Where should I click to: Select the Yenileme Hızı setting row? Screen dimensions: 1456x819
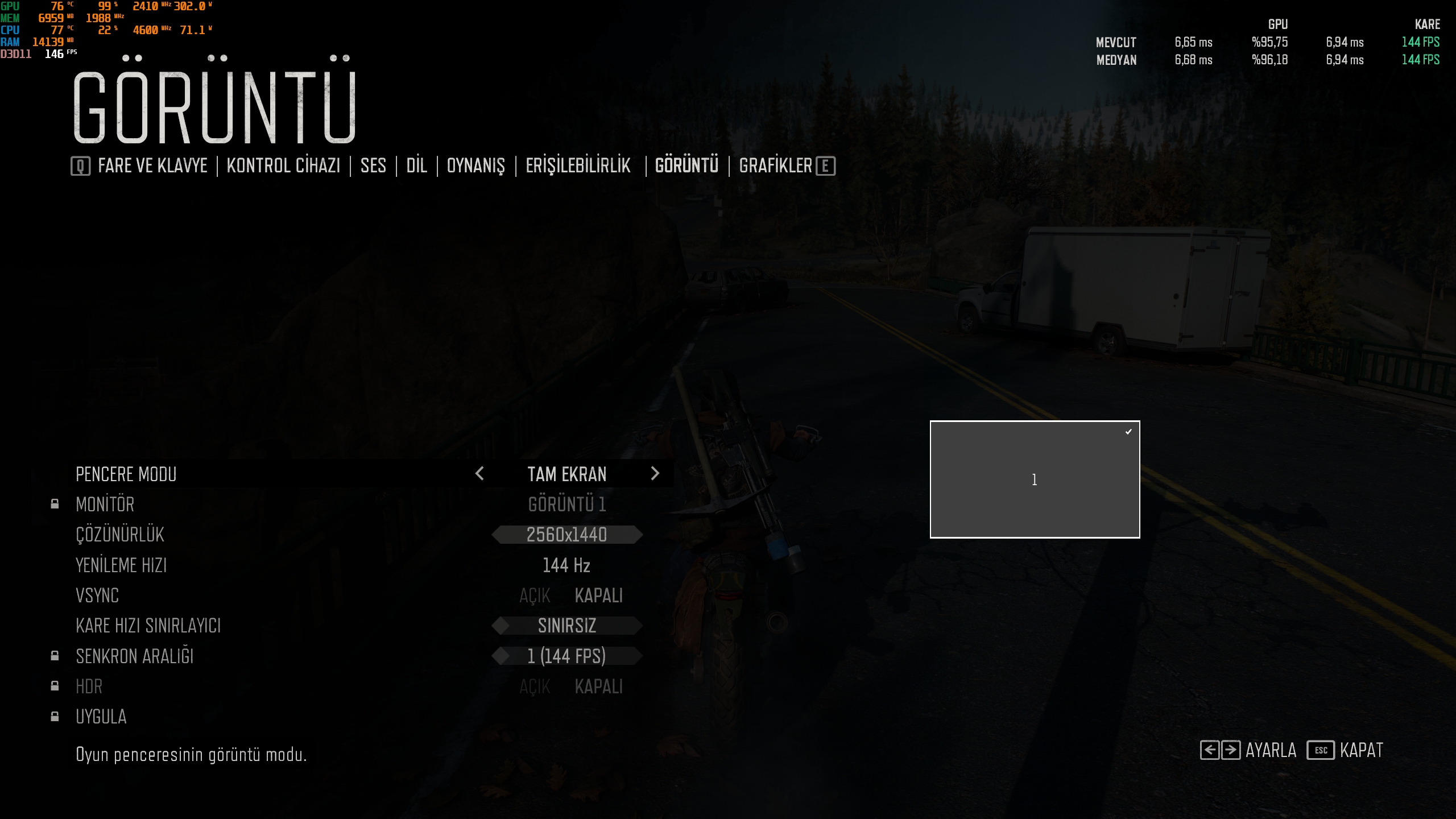click(121, 565)
